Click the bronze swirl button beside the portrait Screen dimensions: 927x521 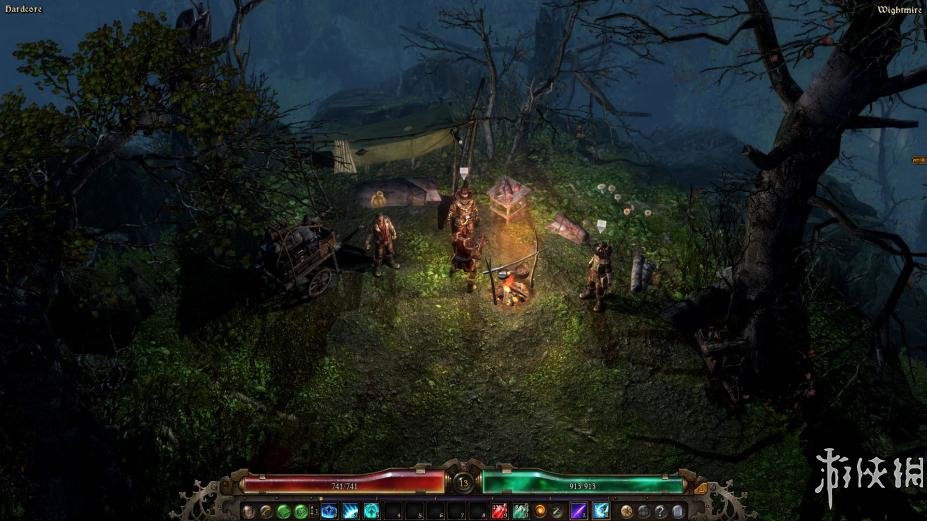(265, 511)
